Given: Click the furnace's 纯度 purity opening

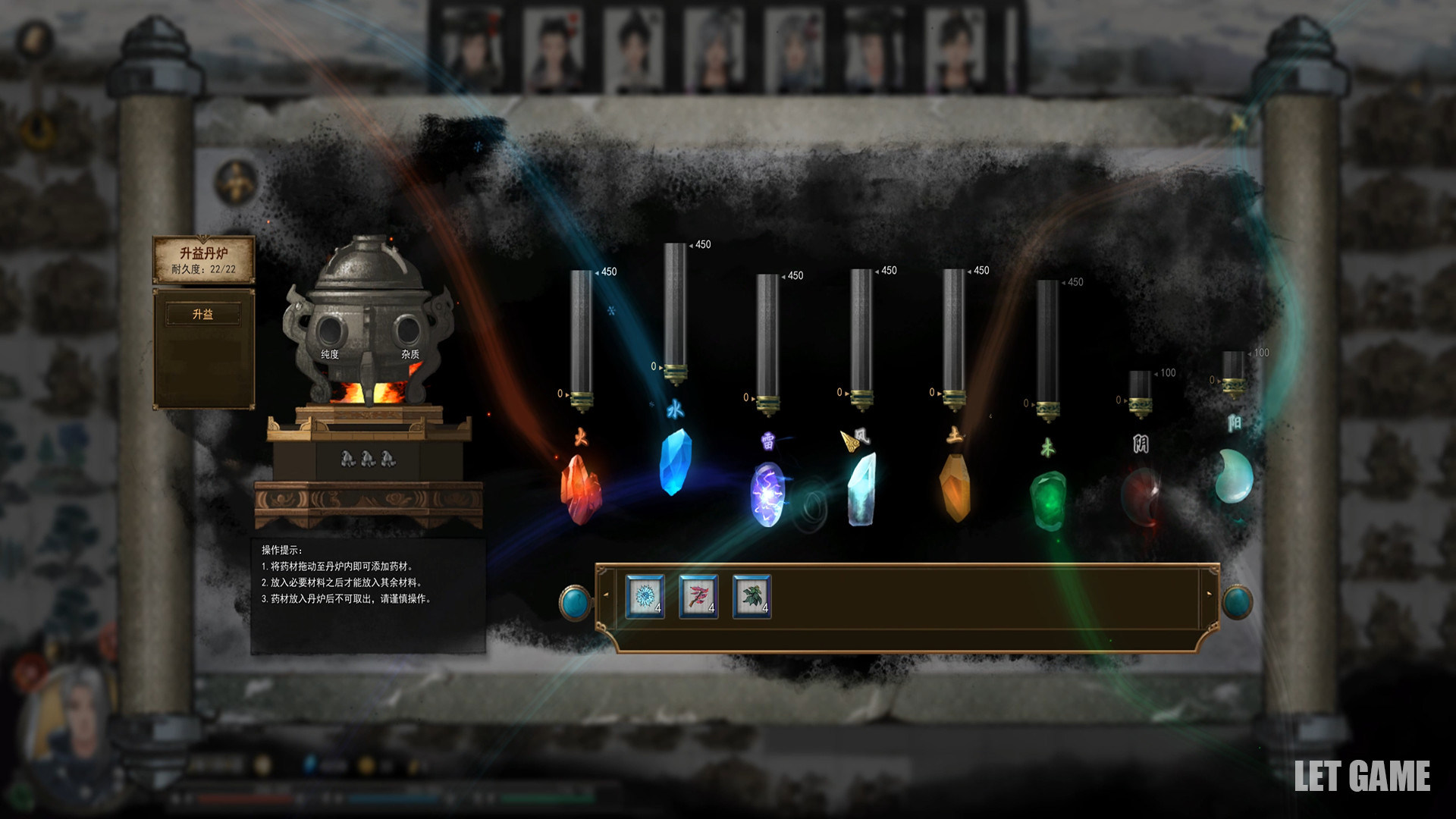Looking at the screenshot, I should click(330, 331).
